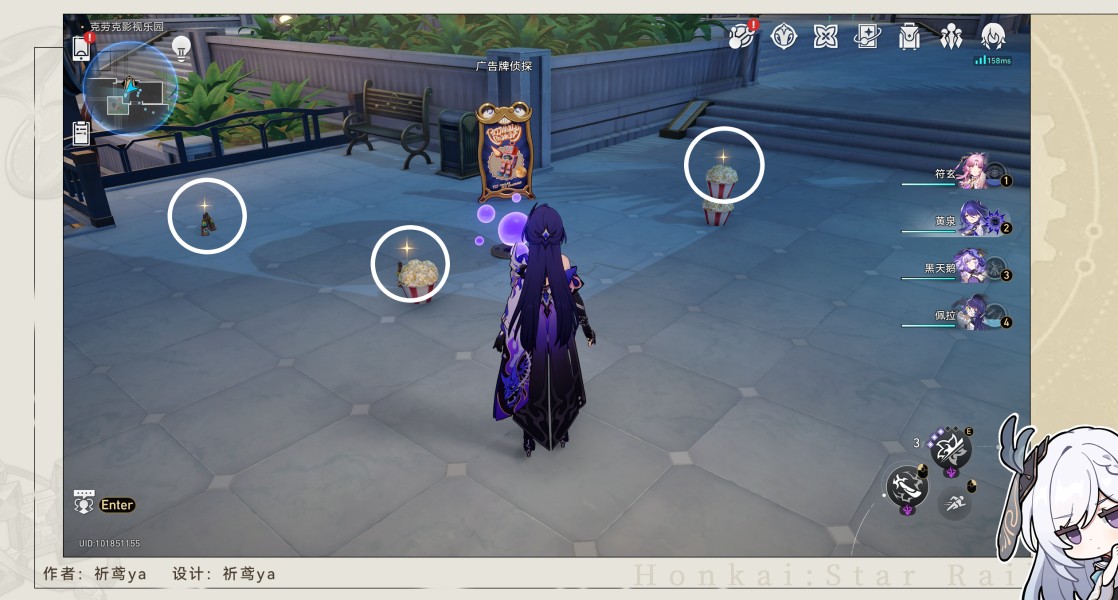The image size is (1118, 600).
Task: Open the phone menu icon
Action: [81, 47]
